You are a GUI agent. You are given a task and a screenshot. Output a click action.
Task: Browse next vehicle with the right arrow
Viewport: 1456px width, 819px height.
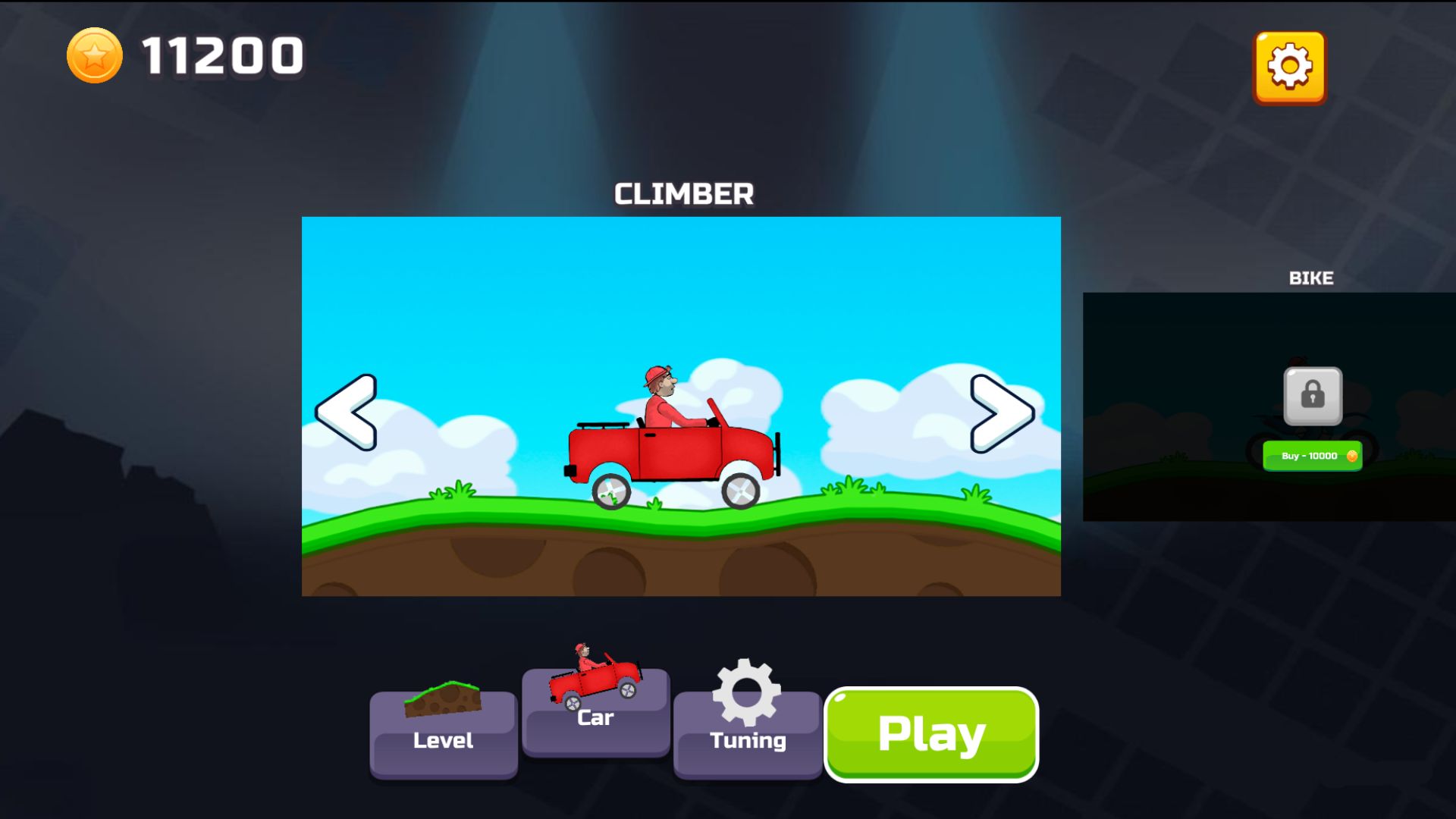[x=1003, y=412]
